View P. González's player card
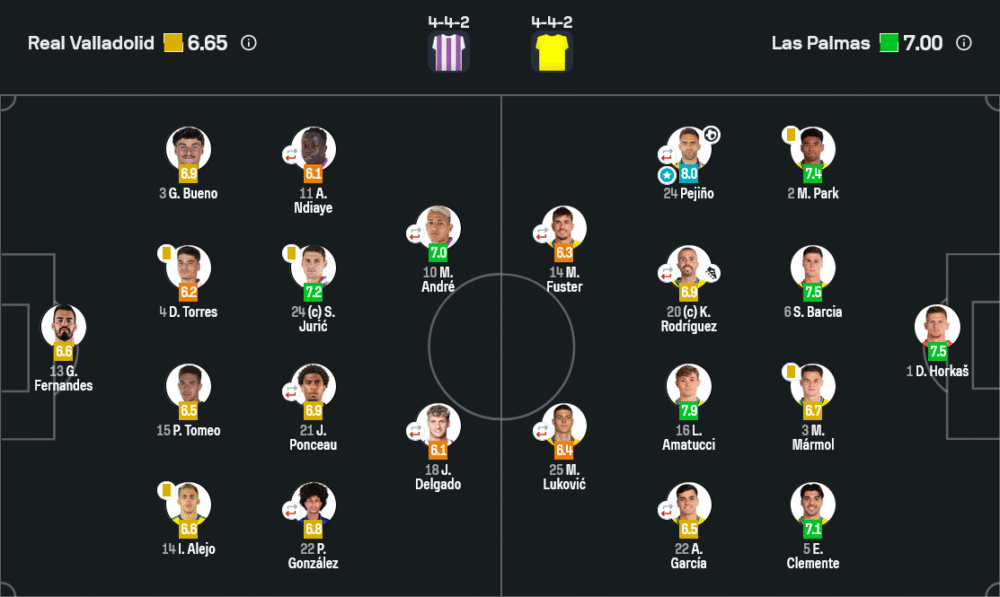The height and width of the screenshot is (597, 1000). click(314, 505)
